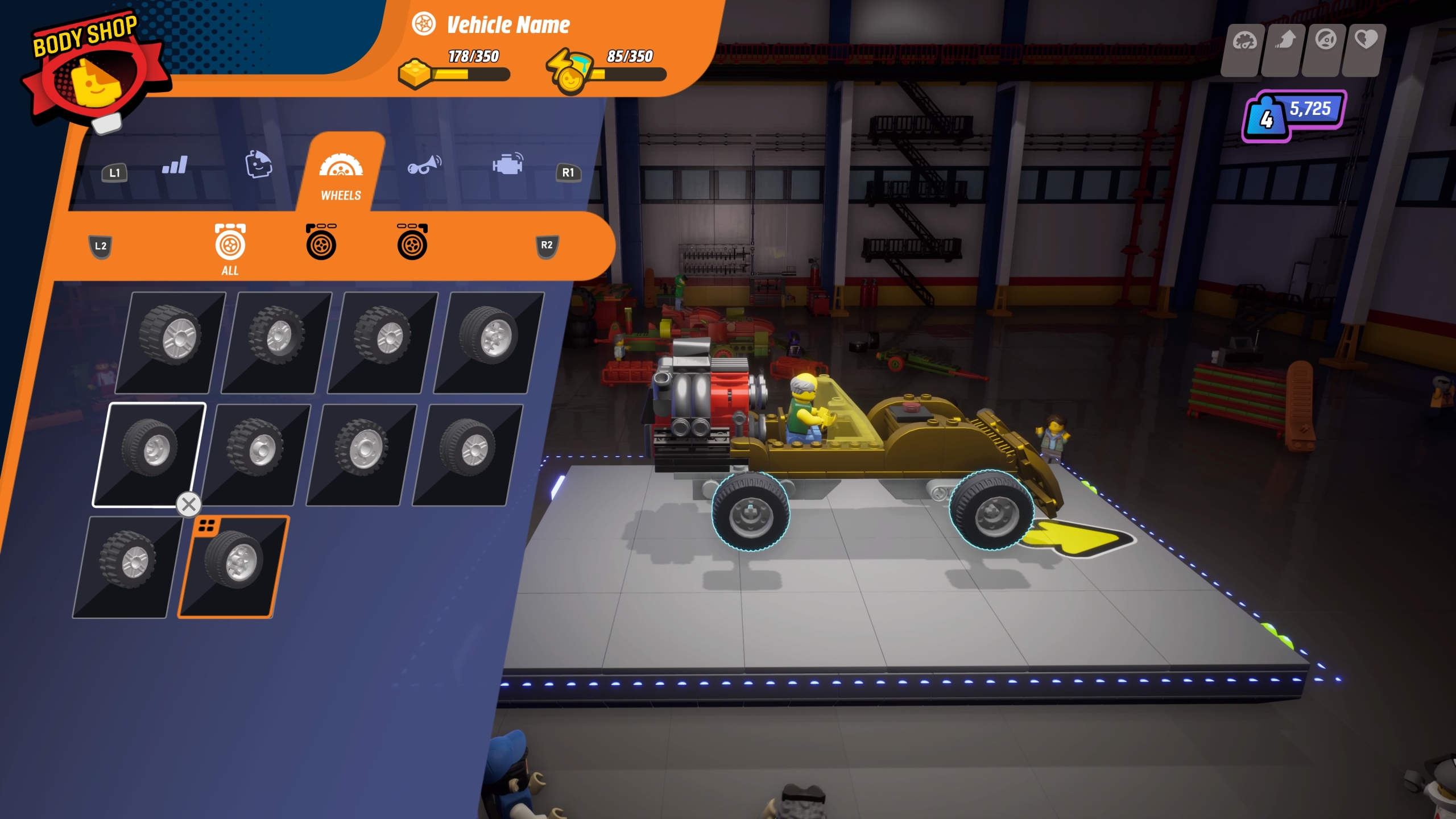Edit the Vehicle Name field
Screen dimensions: 1456x819
508,25
